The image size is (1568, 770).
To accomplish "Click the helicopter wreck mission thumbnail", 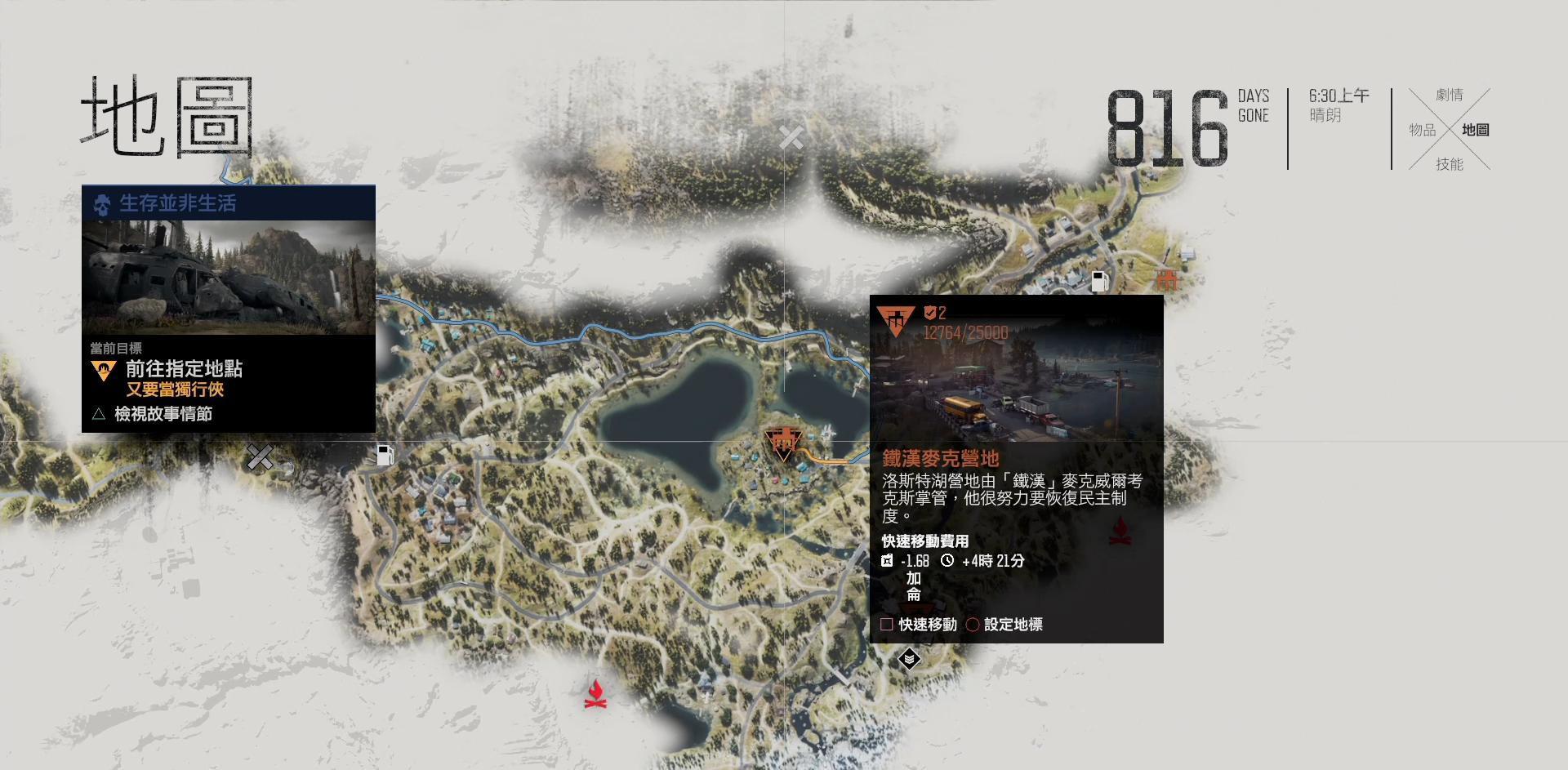I will pyautogui.click(x=229, y=278).
